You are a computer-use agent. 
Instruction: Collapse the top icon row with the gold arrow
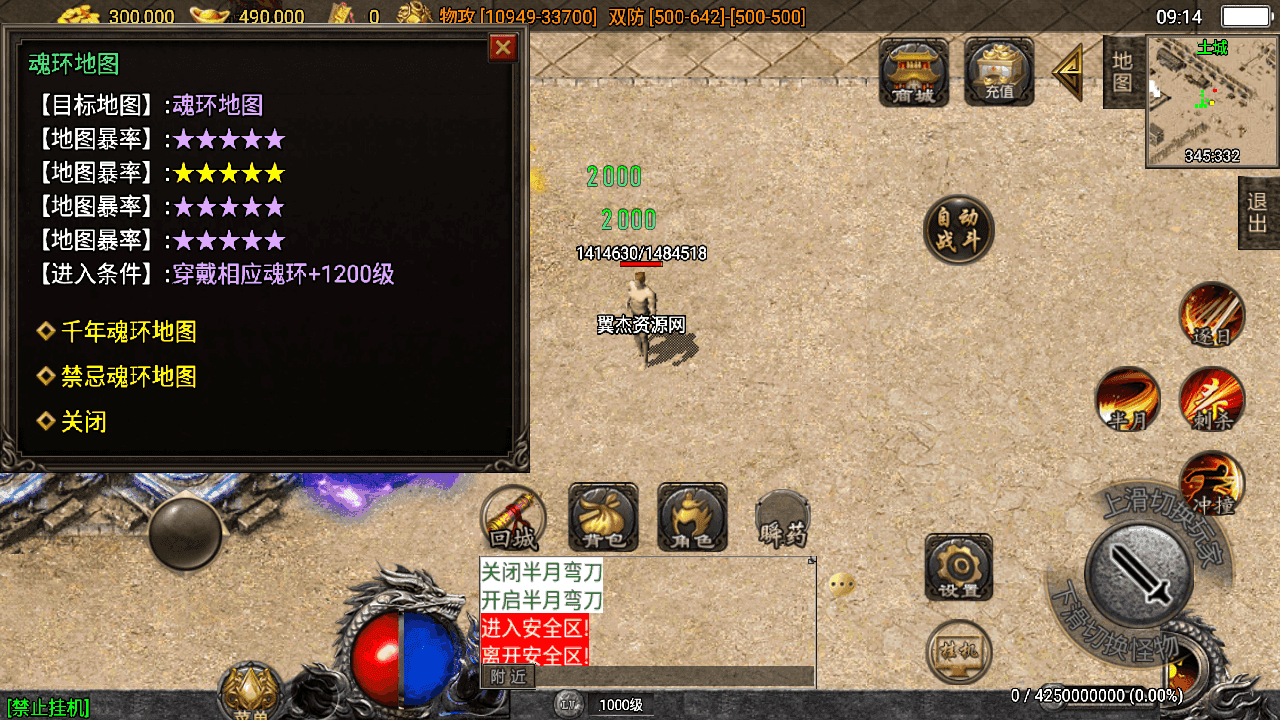point(1068,72)
